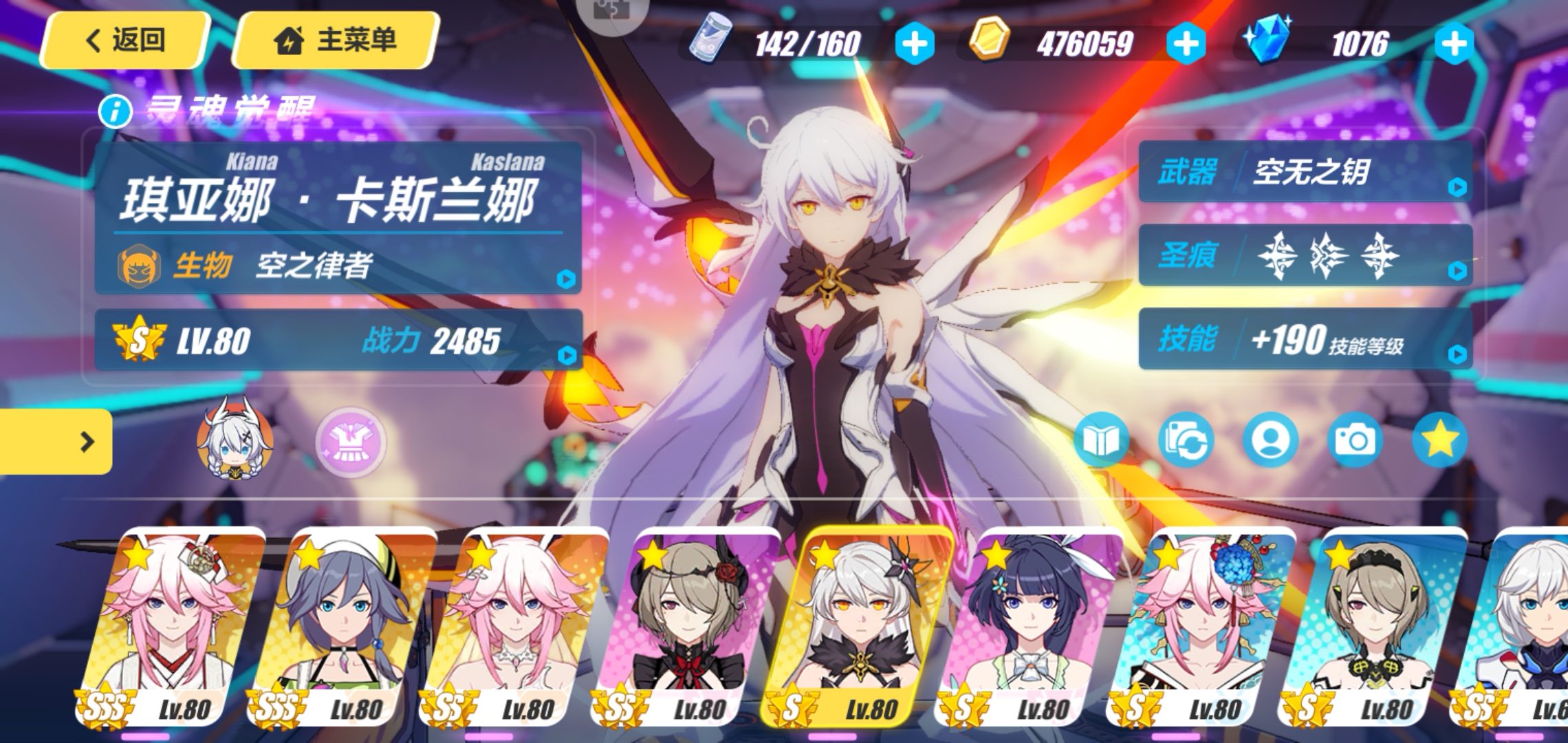Open the 技能 skills panel
The height and width of the screenshot is (743, 1568).
(1305, 340)
